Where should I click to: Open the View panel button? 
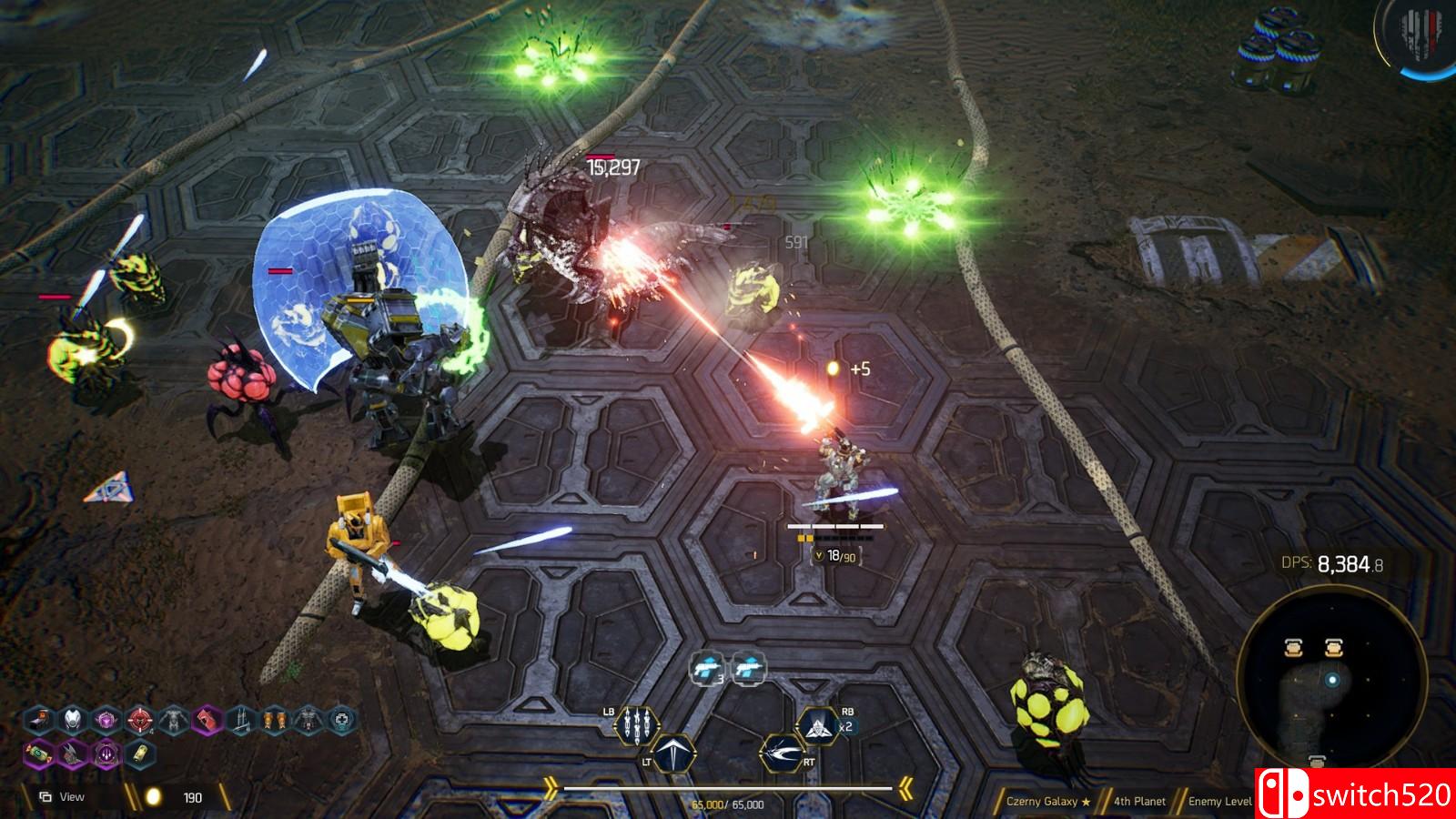62,797
